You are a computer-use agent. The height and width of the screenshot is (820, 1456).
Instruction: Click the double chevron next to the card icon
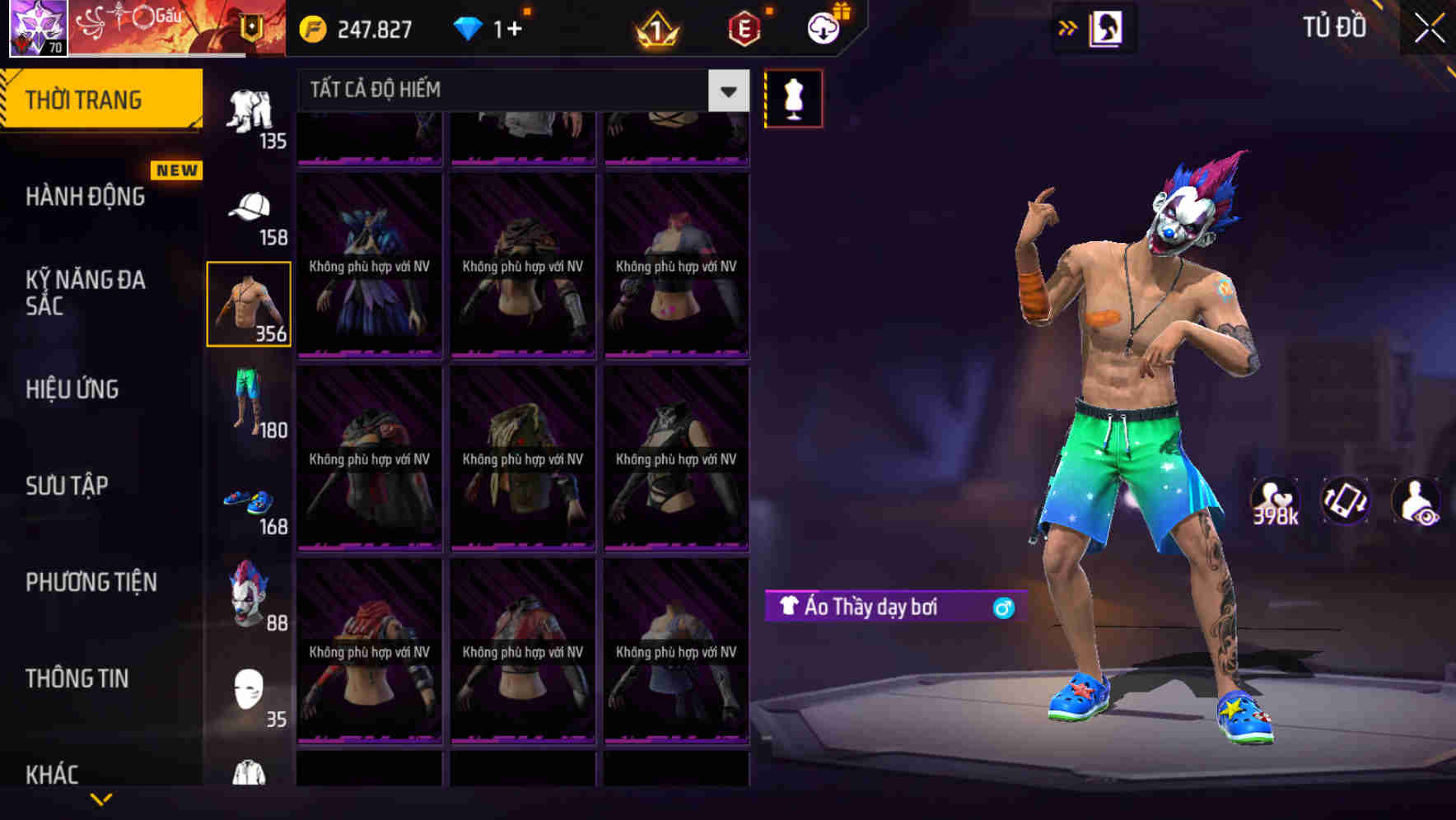pyautogui.click(x=1066, y=28)
